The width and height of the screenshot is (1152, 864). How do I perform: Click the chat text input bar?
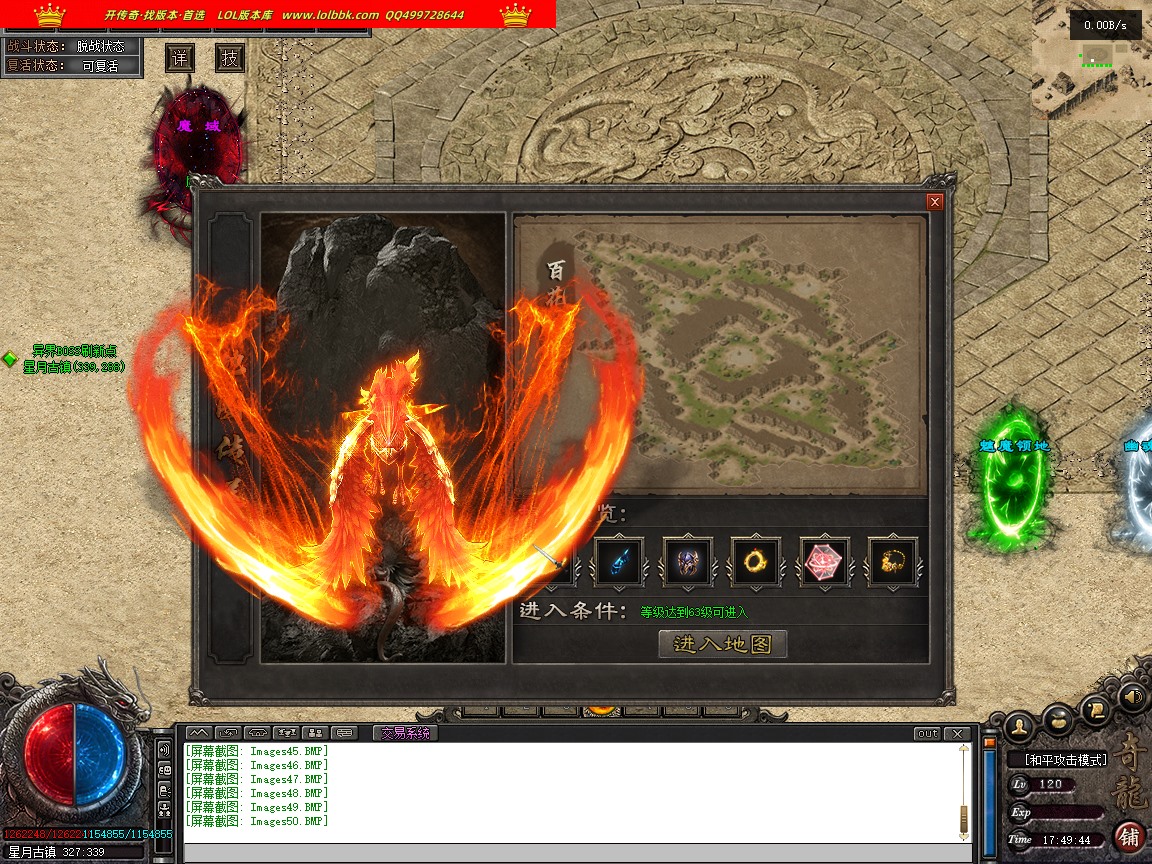click(575, 853)
